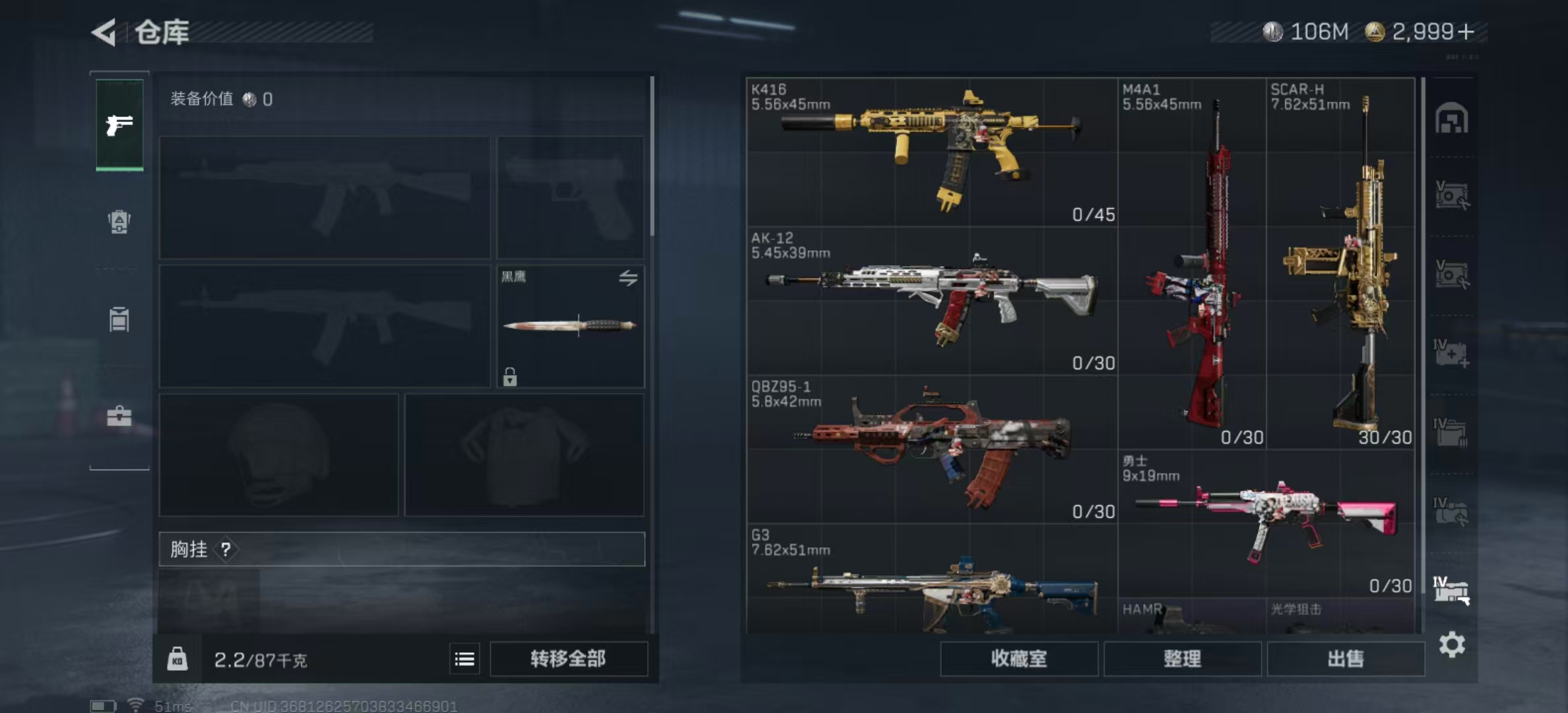The width and height of the screenshot is (1568, 713).
Task: Choose the 出售 sell button
Action: pyautogui.click(x=1345, y=658)
